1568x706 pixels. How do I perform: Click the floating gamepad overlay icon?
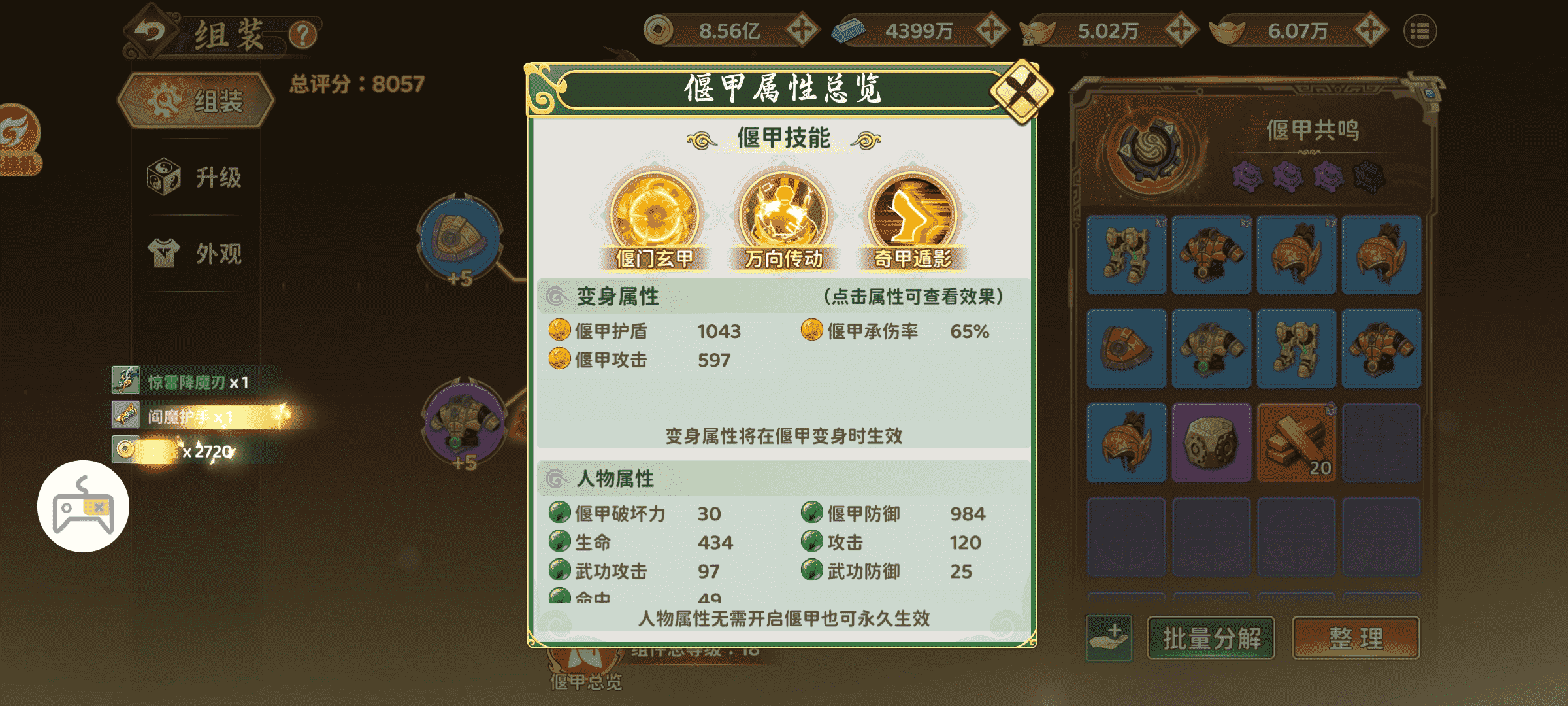[x=84, y=509]
